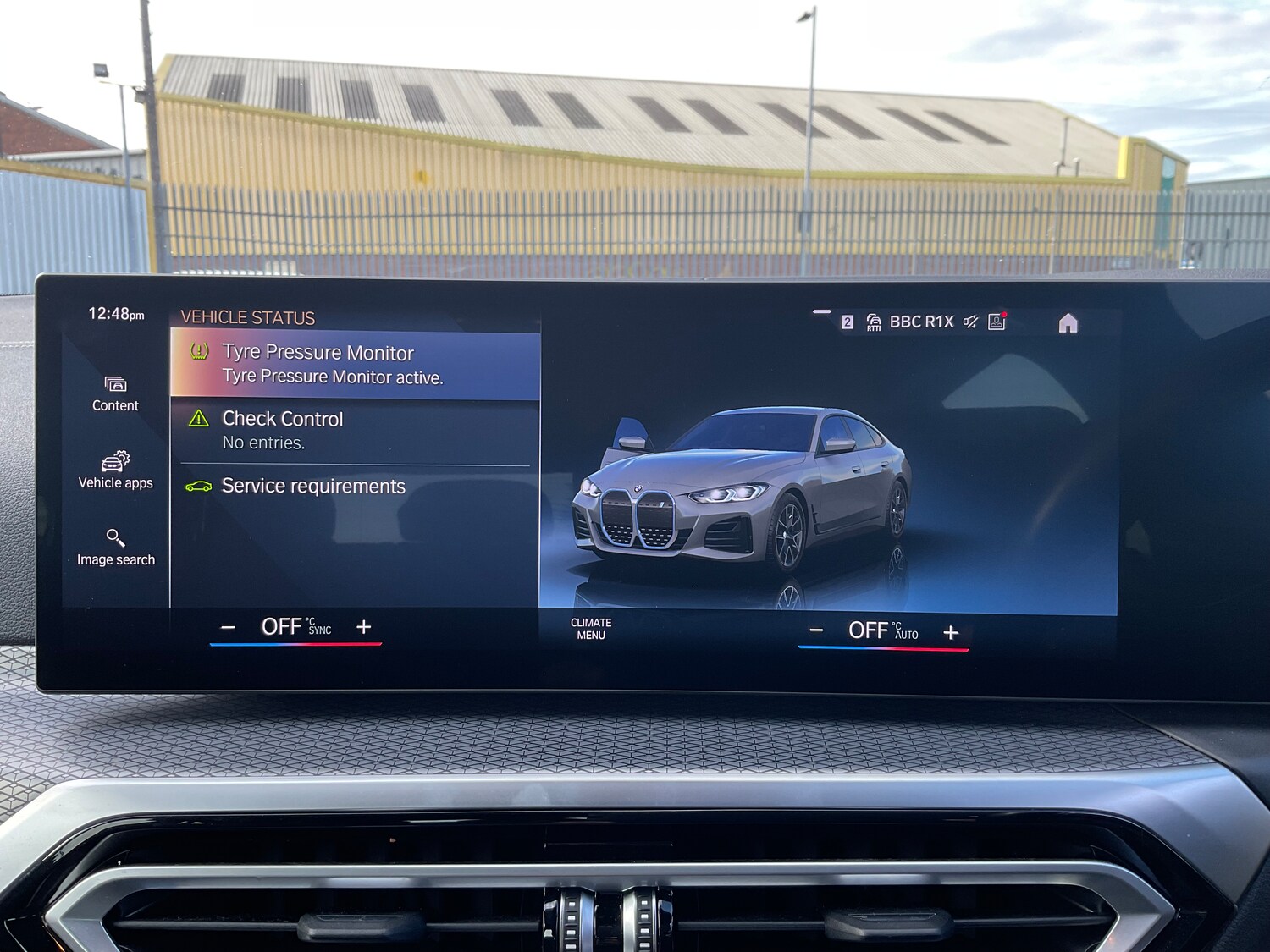The image size is (1270, 952).
Task: Select the BBC R1X radio source
Action: coord(921,322)
